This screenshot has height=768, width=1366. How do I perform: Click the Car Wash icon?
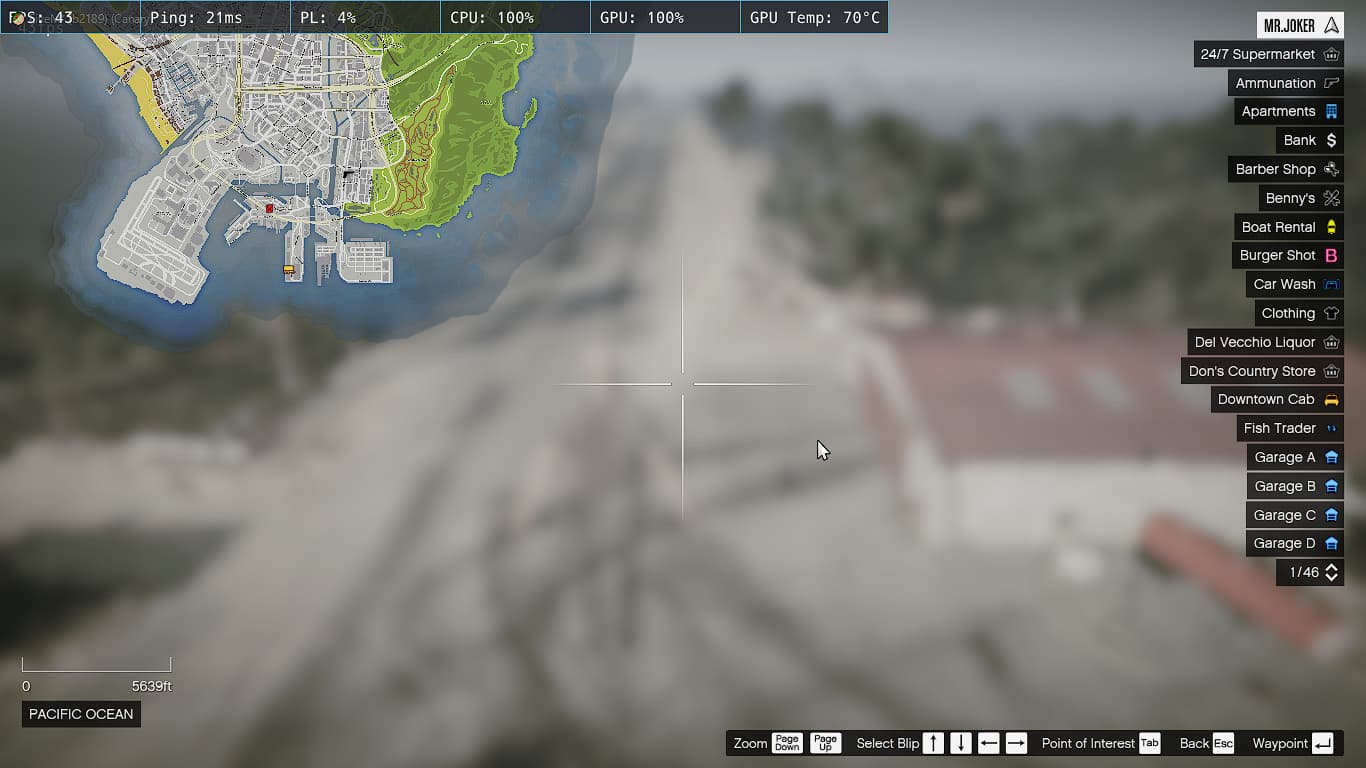(1330, 284)
